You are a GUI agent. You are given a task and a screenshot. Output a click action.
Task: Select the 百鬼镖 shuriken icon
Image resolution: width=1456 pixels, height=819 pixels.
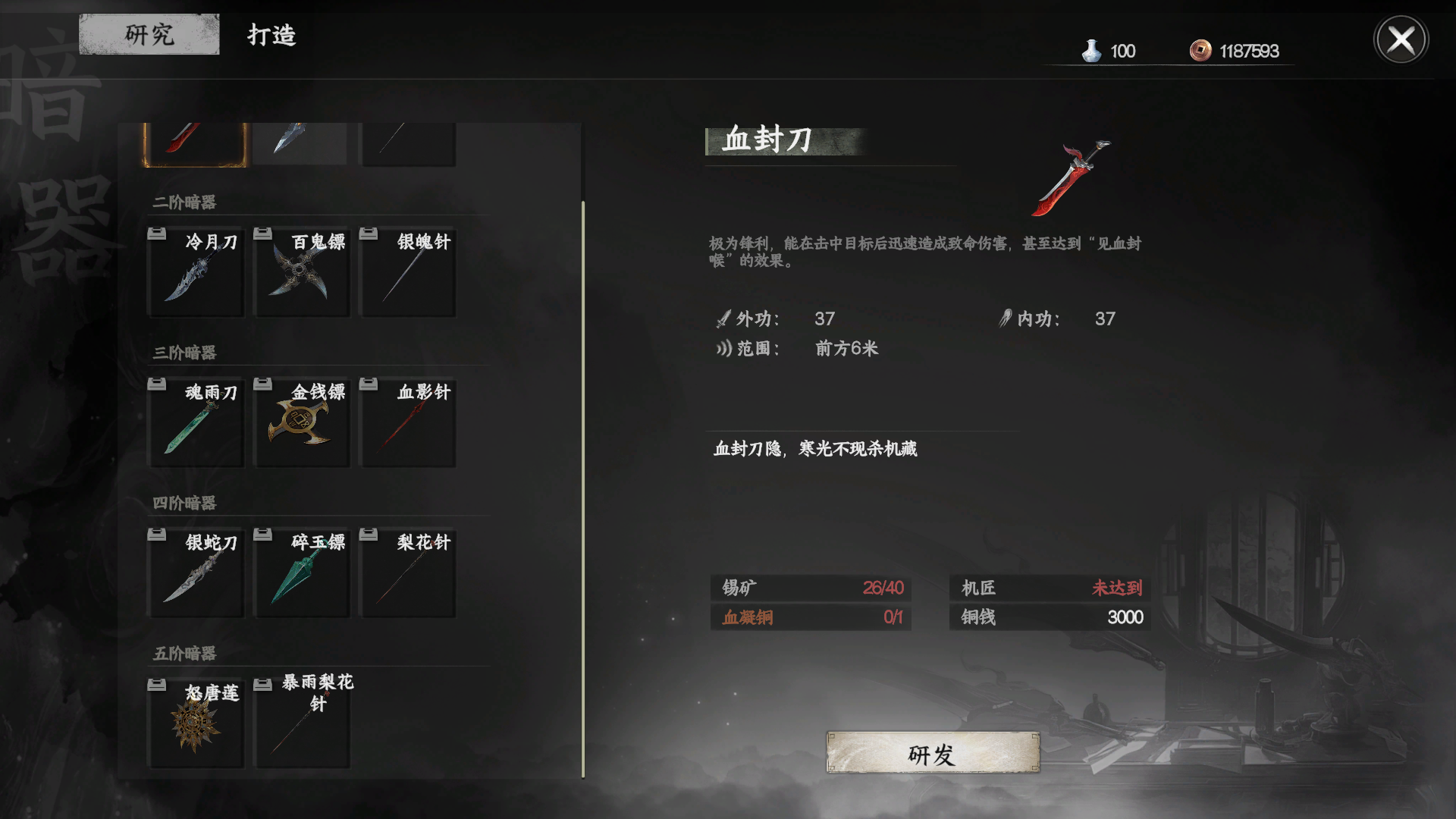(301, 273)
